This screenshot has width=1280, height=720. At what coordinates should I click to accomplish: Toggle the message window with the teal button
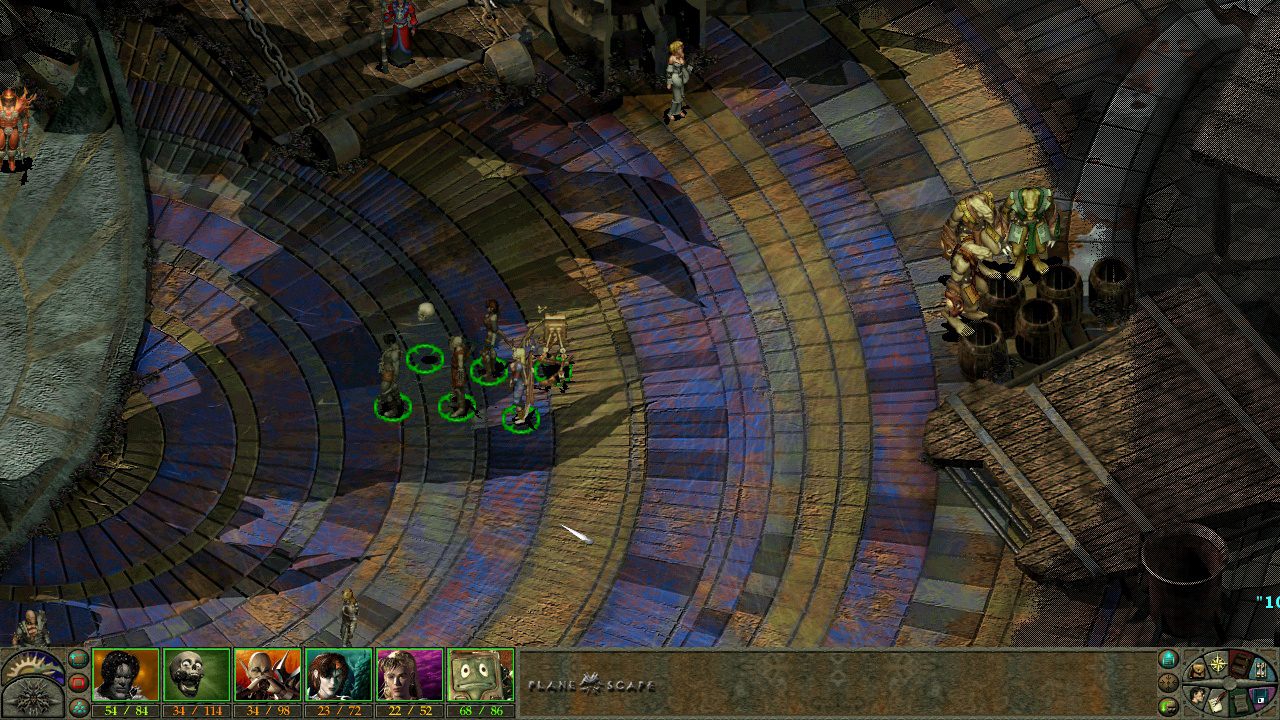click(x=1168, y=659)
